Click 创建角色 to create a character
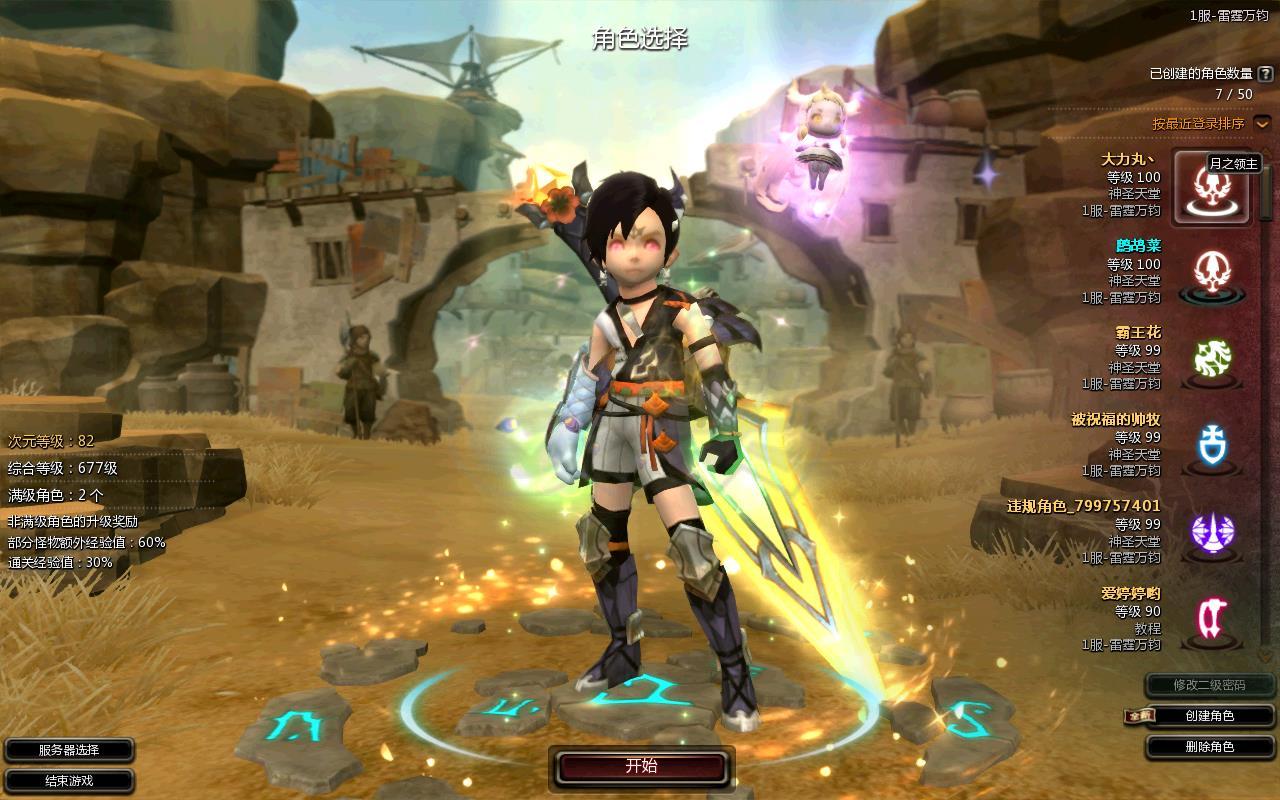 click(x=1210, y=716)
